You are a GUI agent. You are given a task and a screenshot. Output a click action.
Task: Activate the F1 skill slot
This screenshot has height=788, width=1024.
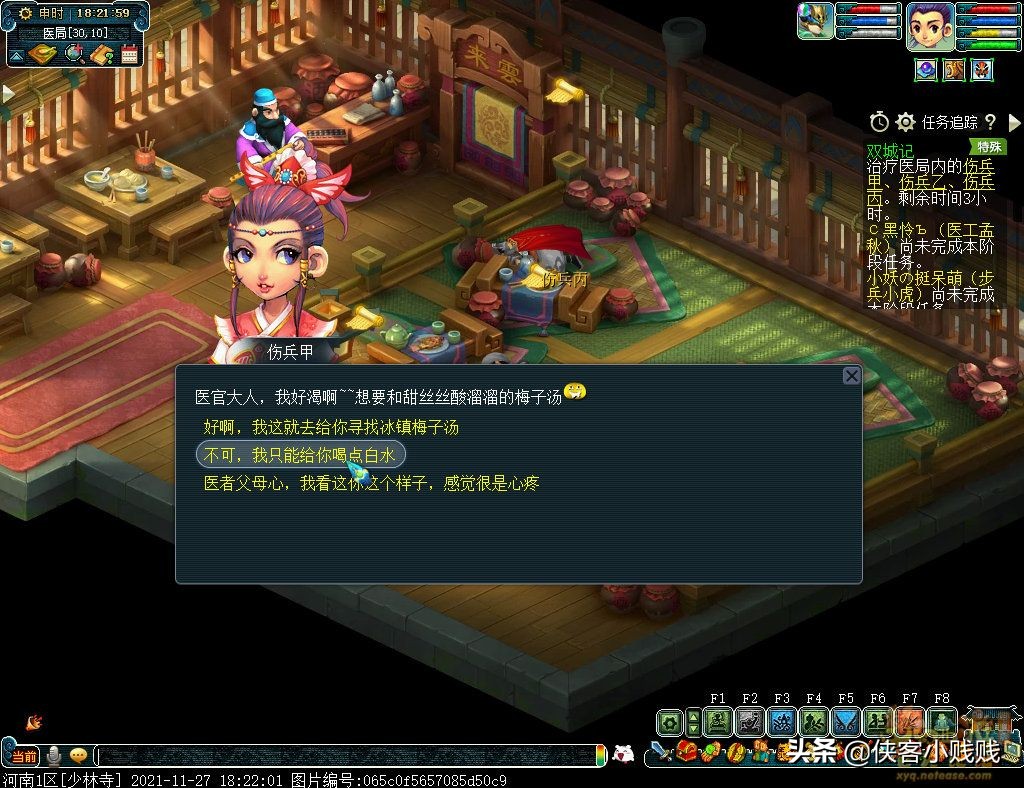[x=717, y=721]
